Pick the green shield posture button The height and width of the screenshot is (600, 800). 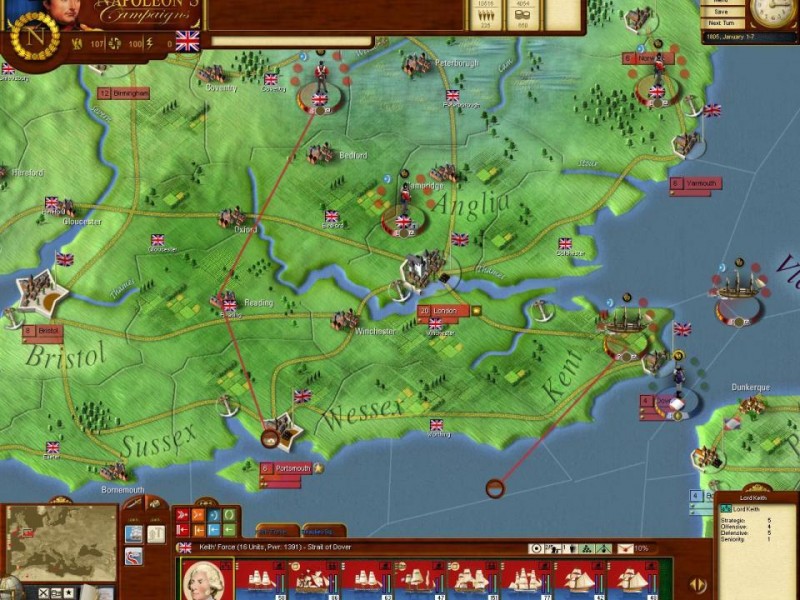tap(229, 515)
